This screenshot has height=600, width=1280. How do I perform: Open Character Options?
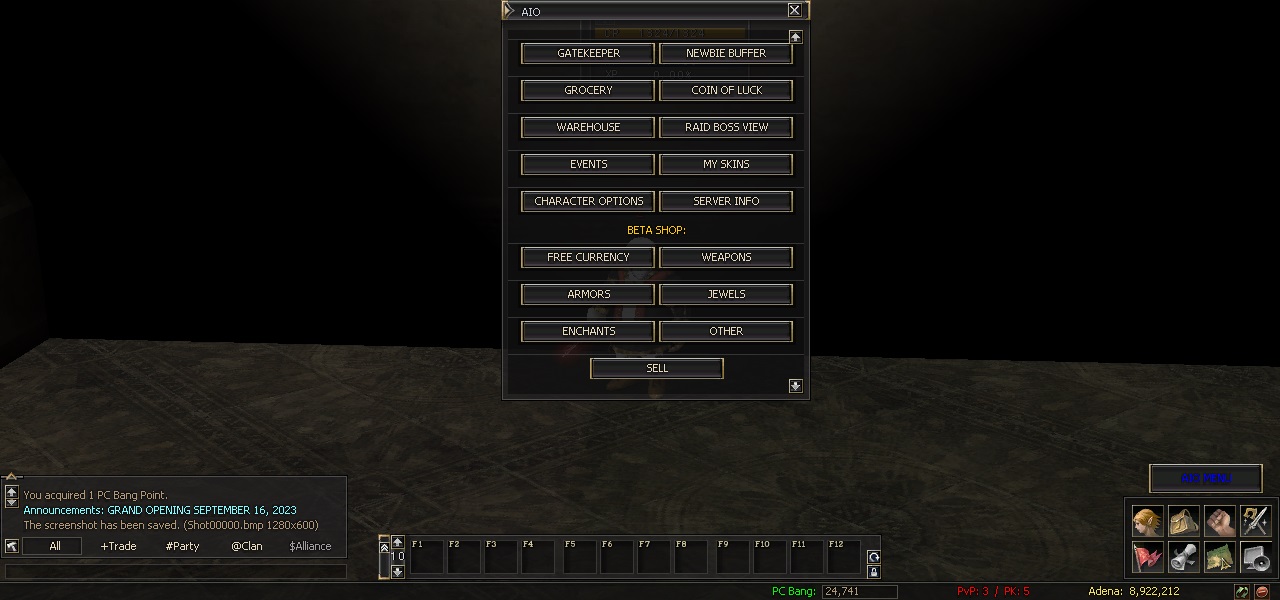tap(588, 201)
